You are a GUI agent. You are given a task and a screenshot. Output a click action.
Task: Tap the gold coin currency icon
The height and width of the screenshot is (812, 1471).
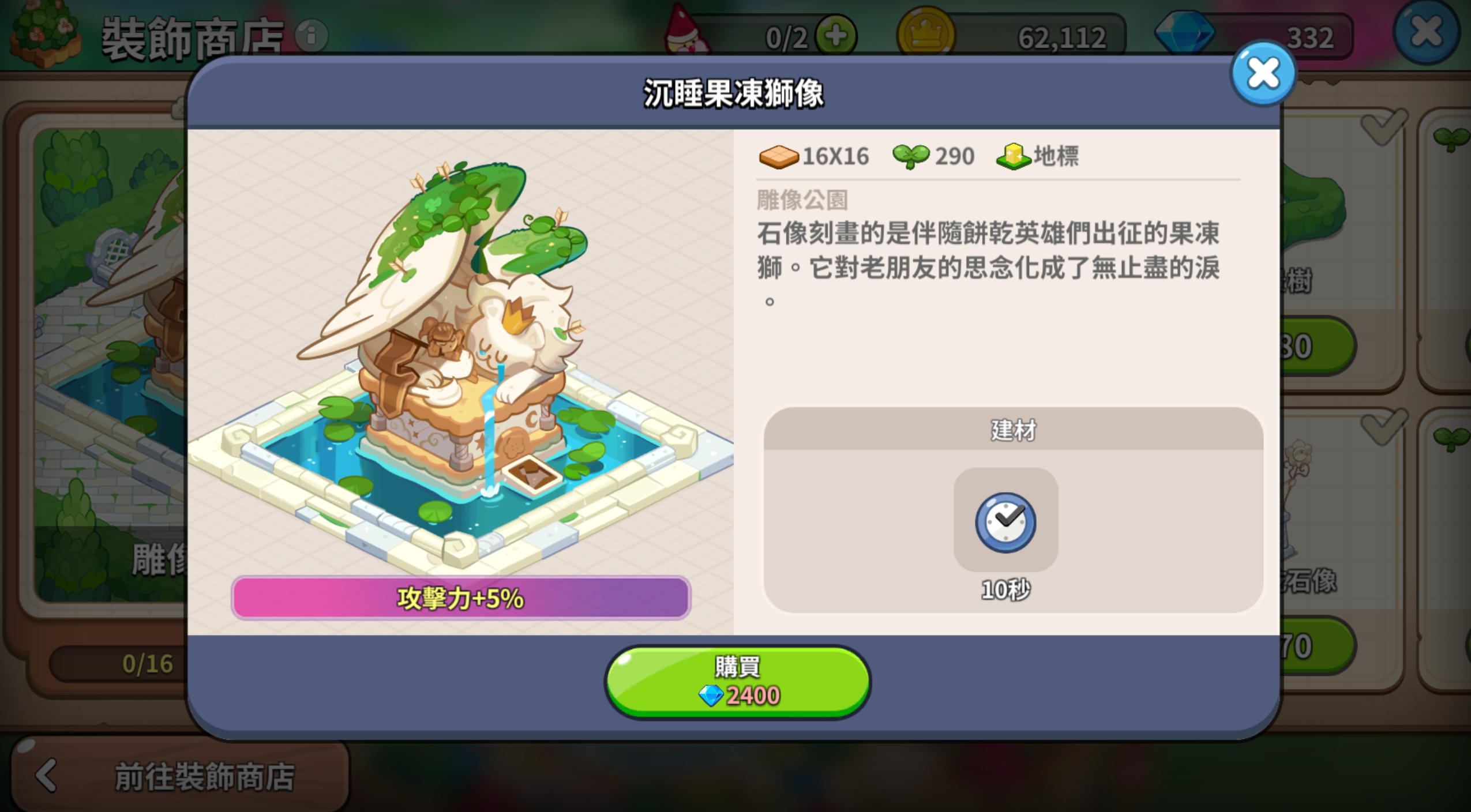click(927, 33)
